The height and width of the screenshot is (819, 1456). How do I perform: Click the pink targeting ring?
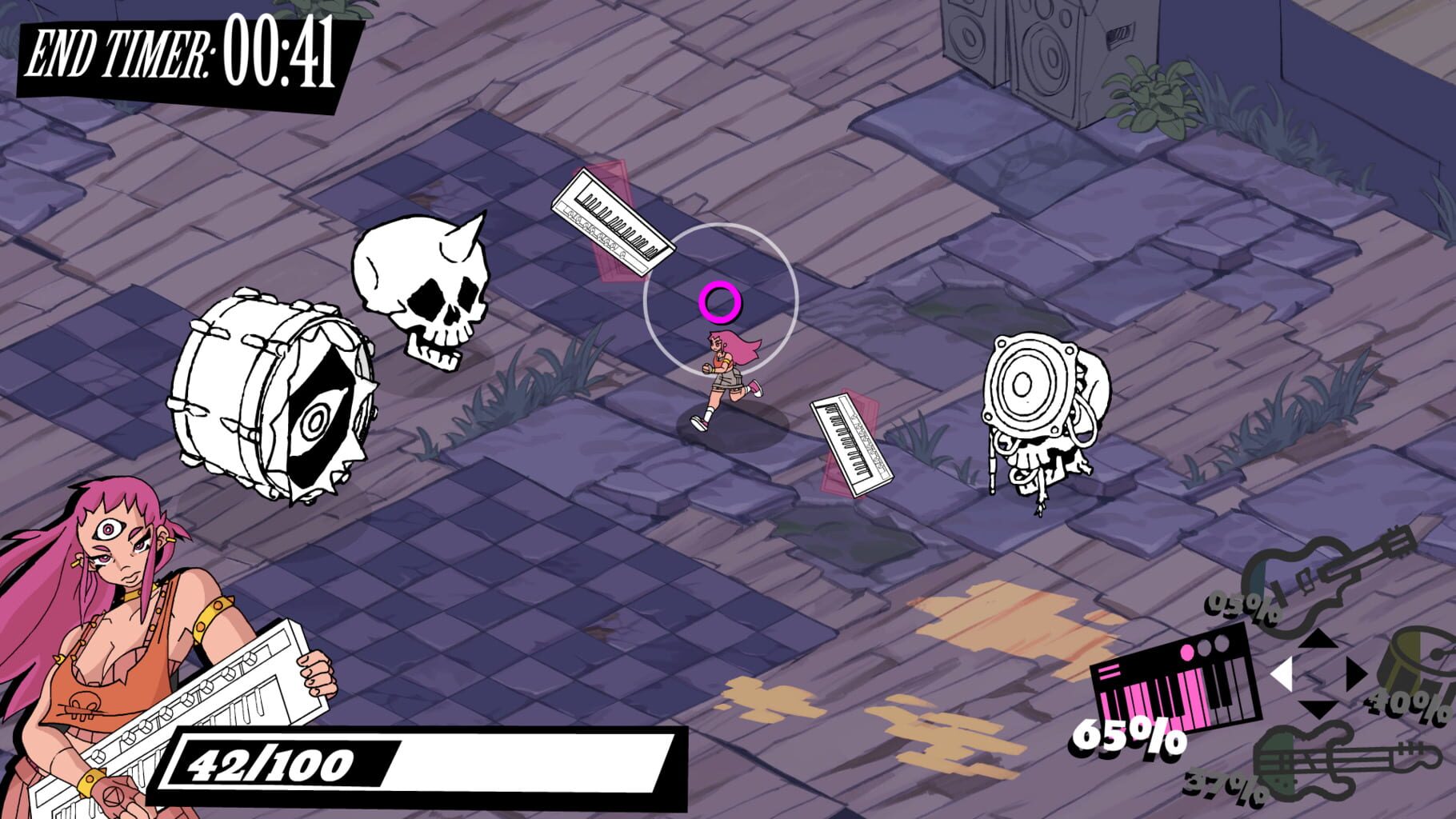[721, 302]
